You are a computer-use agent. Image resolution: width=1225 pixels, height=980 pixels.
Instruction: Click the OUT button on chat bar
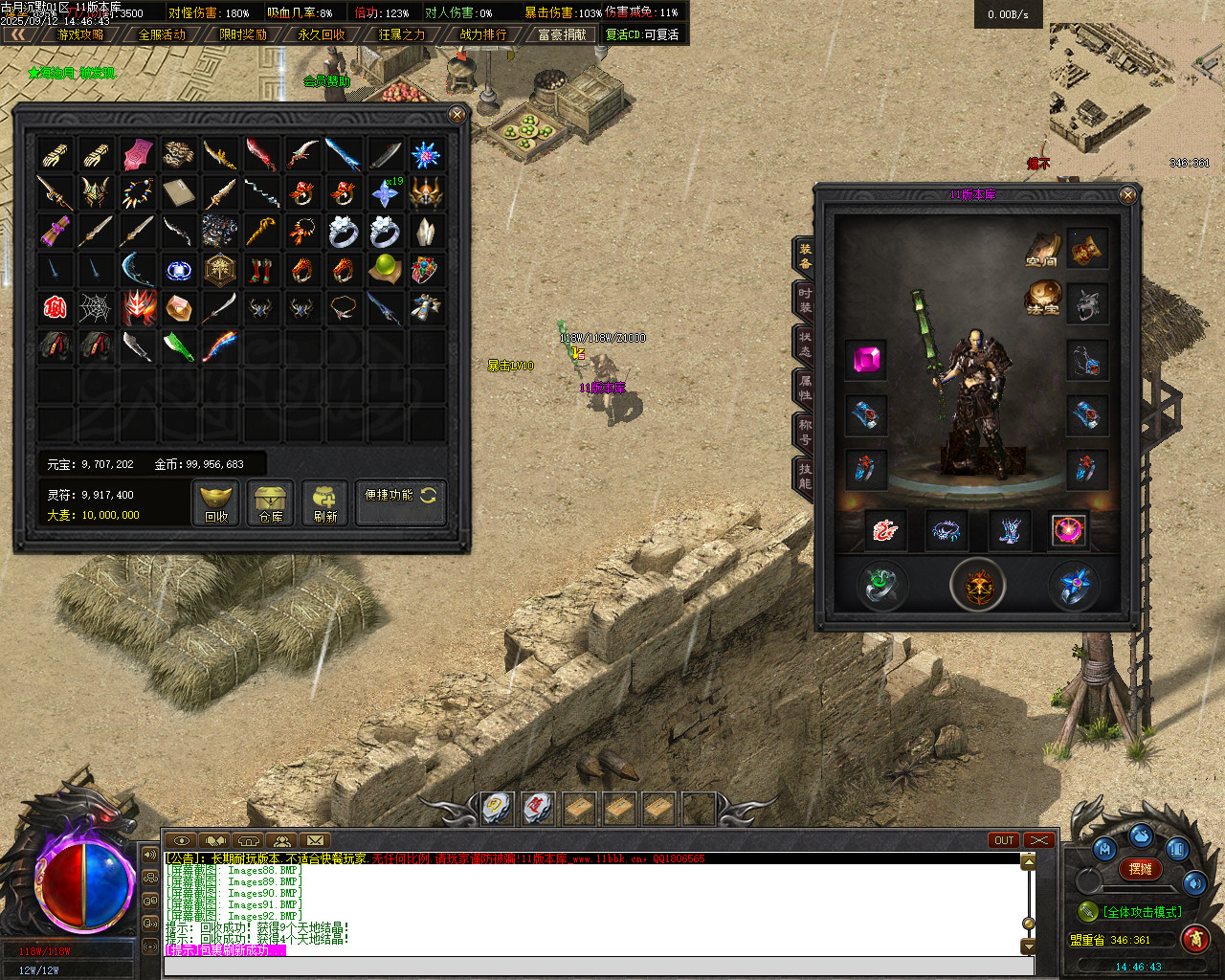[x=1004, y=840]
